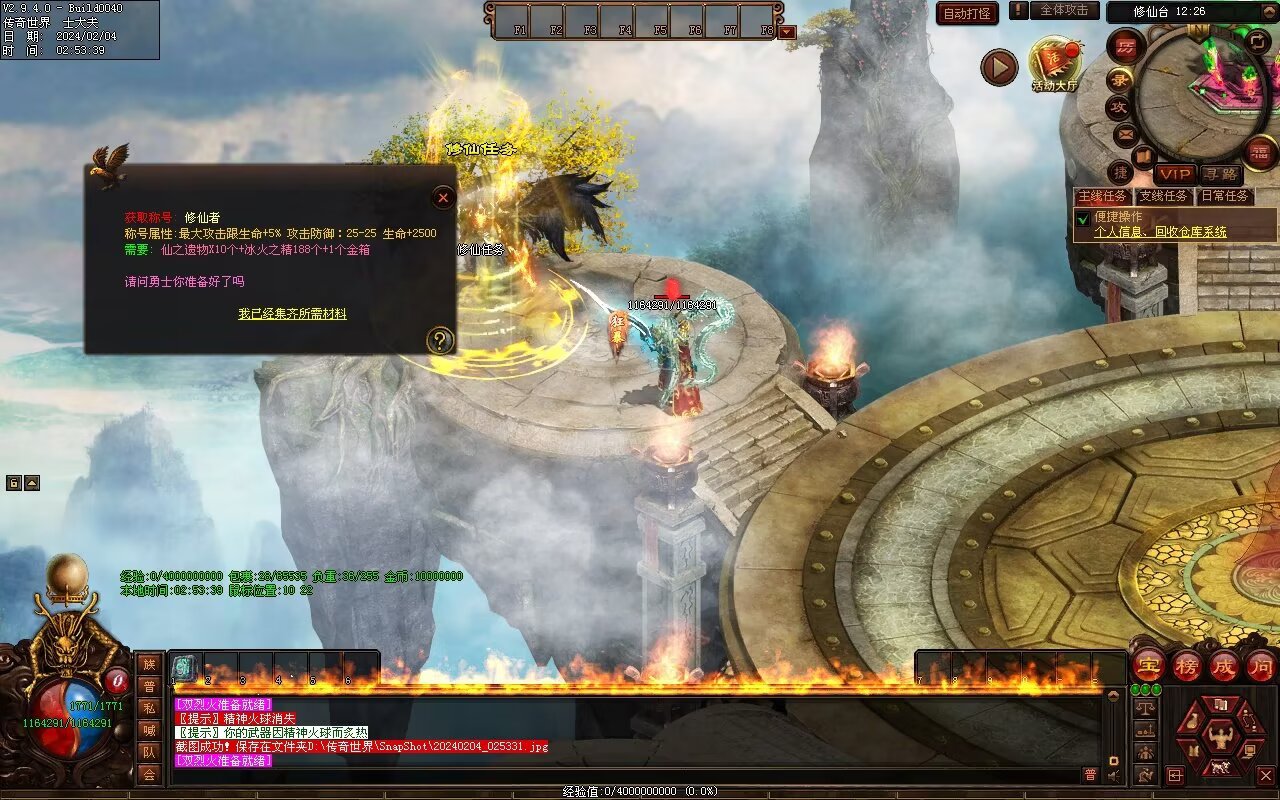Switch to 日常任务 quest tab
The width and height of the screenshot is (1280, 800).
point(1225,196)
